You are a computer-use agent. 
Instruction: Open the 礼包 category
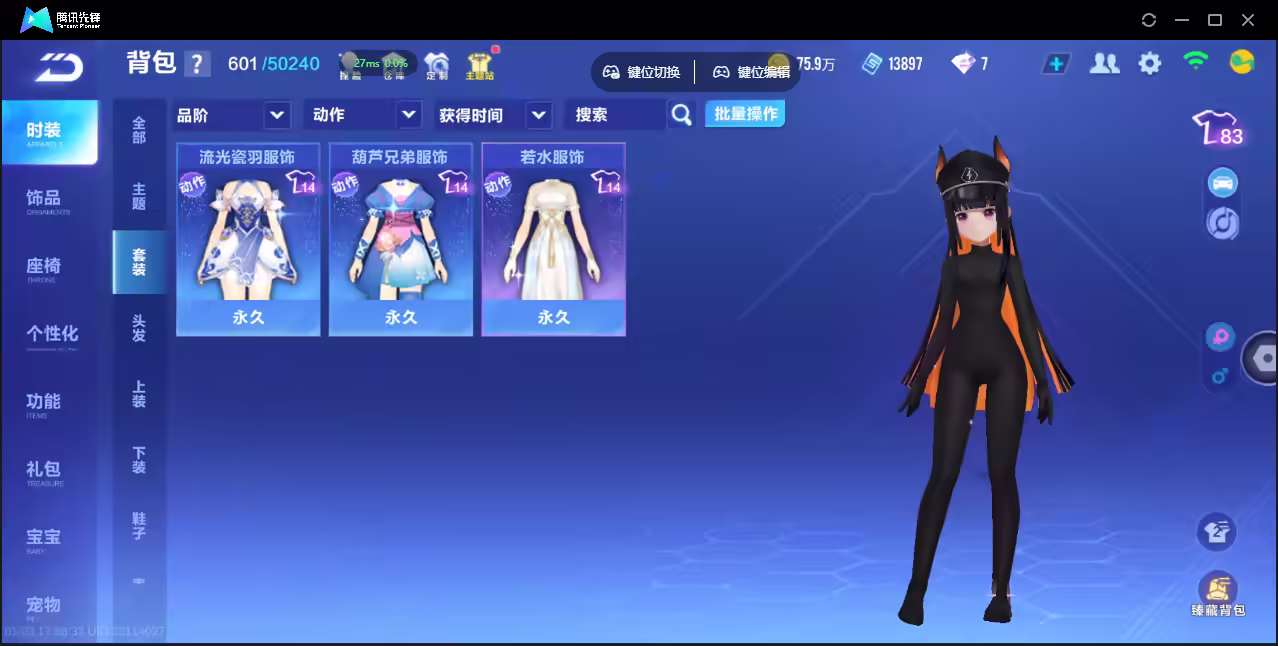click(x=45, y=470)
